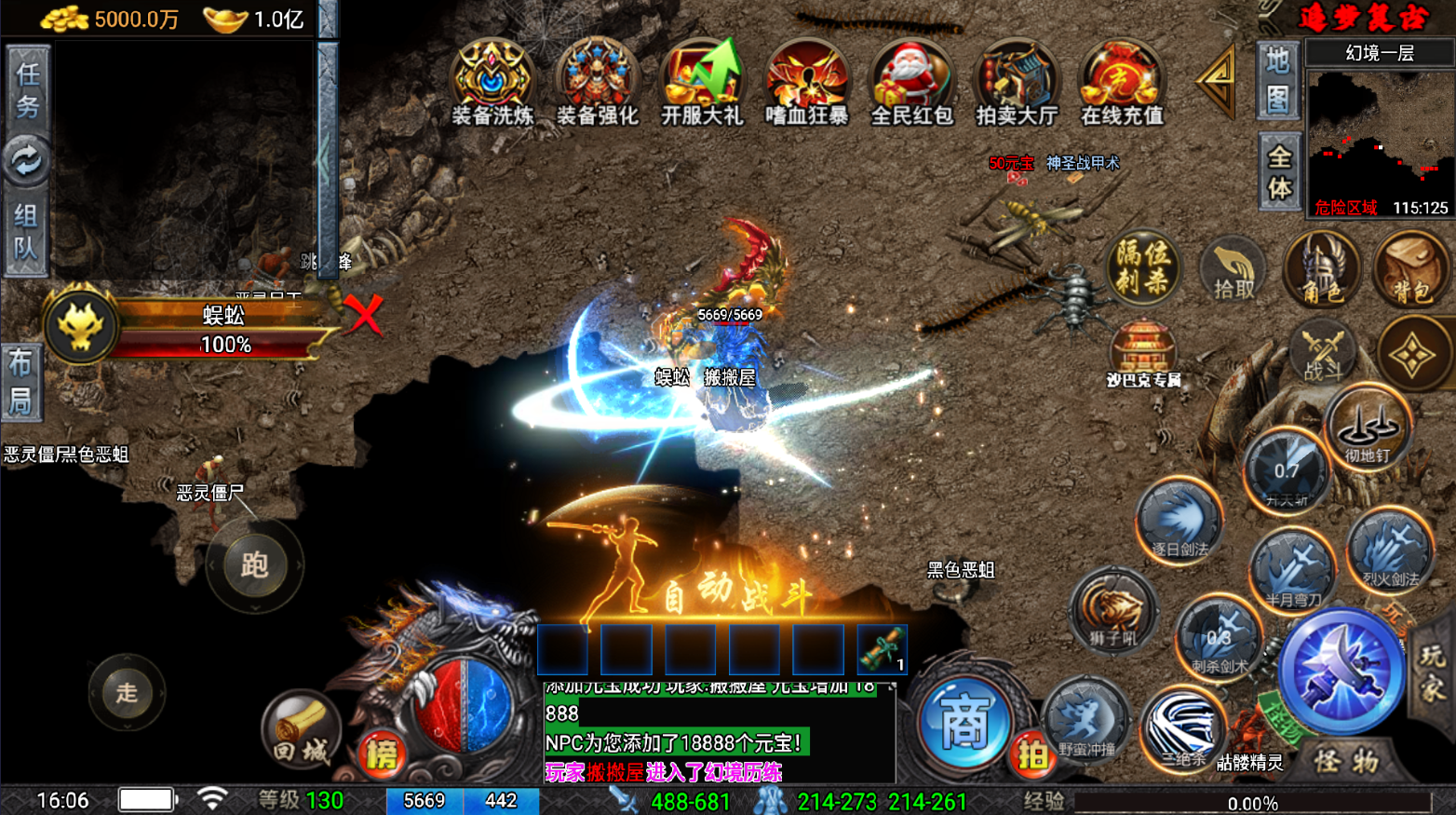Open the 商 shop button
Image resolution: width=1456 pixels, height=815 pixels.
[x=964, y=724]
